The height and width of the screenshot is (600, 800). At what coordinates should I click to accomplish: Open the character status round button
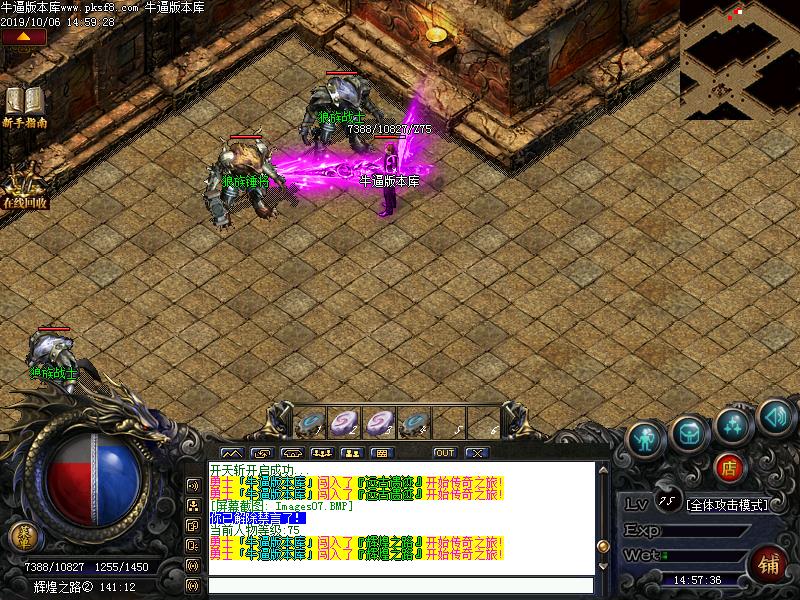click(645, 436)
